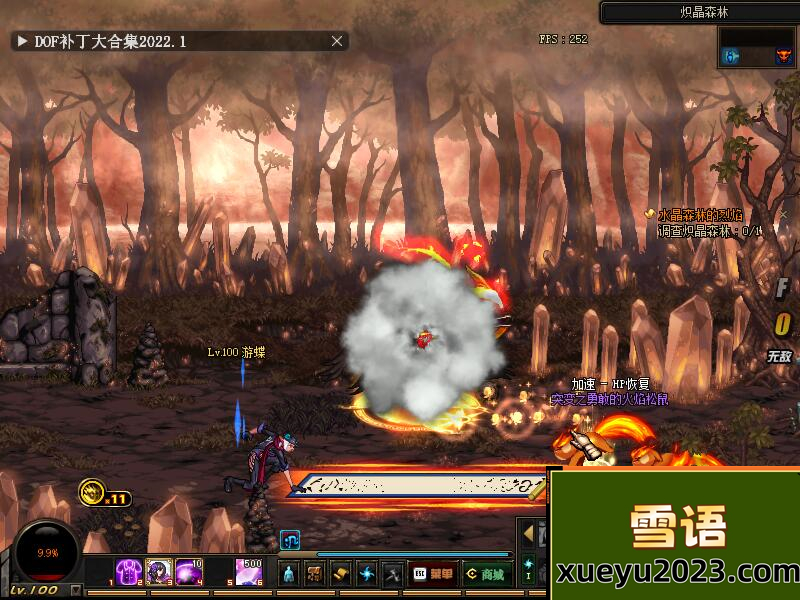Viewport: 800px width, 600px height.
Task: Use the purple armor item in slot 1
Action: 129,572
